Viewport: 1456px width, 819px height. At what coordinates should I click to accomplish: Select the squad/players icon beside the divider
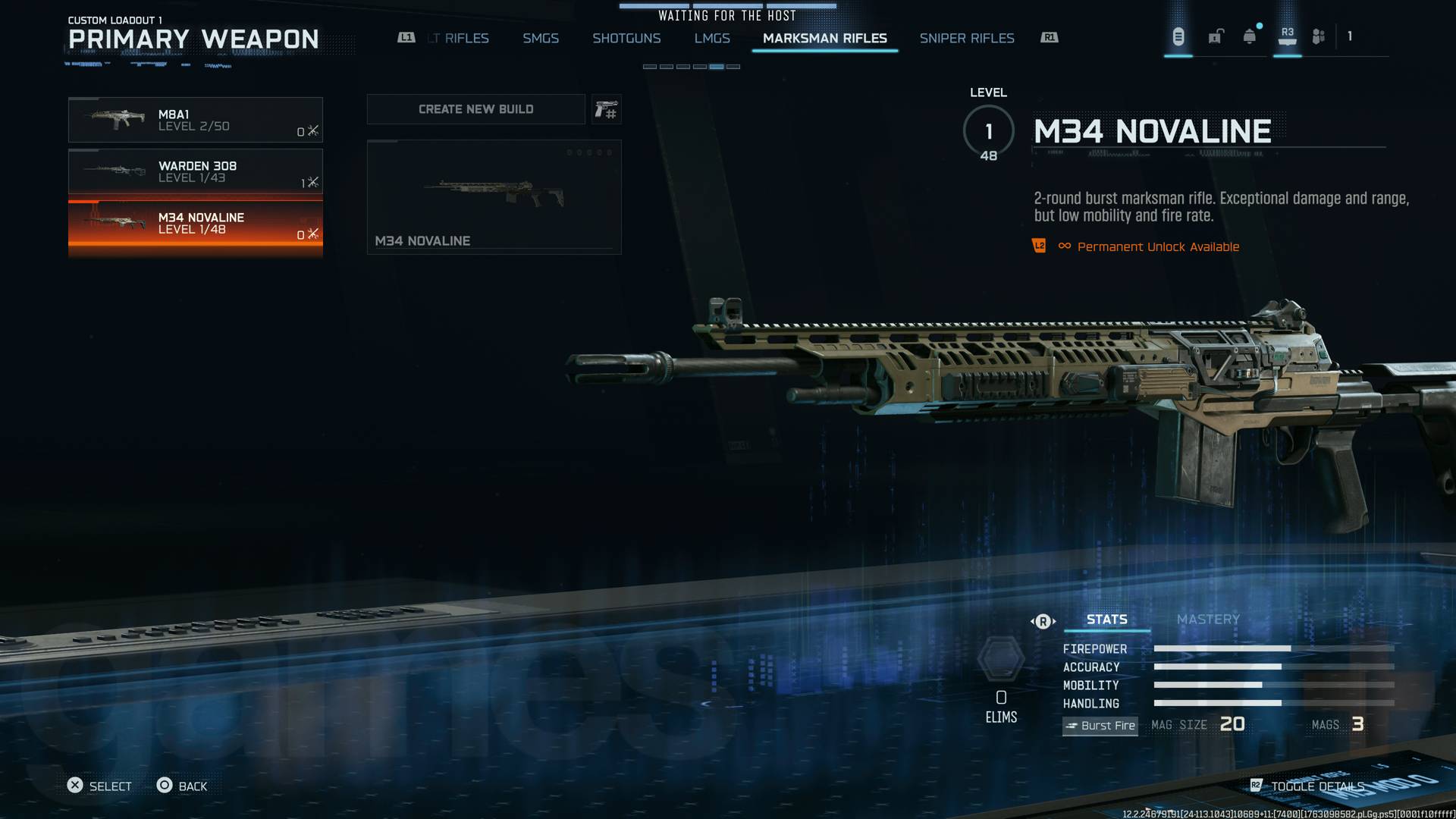[1318, 36]
